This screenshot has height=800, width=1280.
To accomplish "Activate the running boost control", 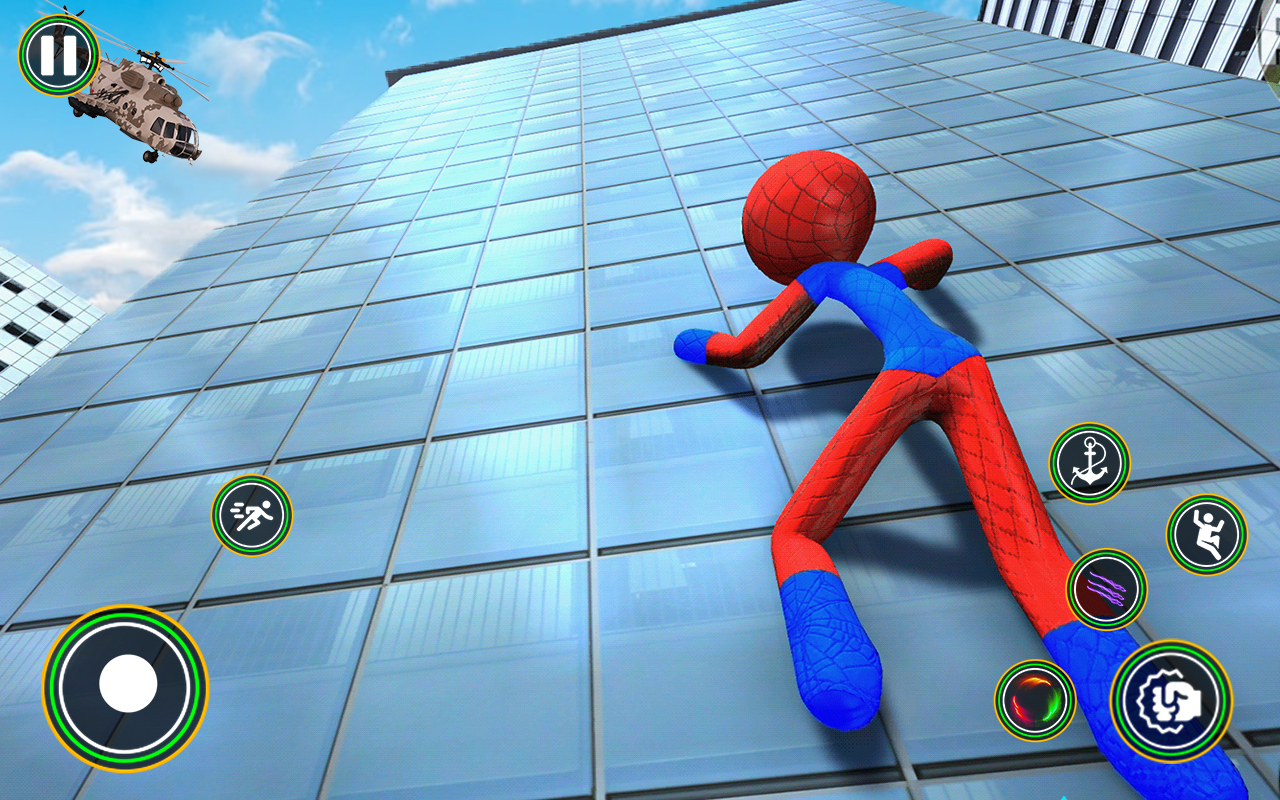I will coord(251,515).
